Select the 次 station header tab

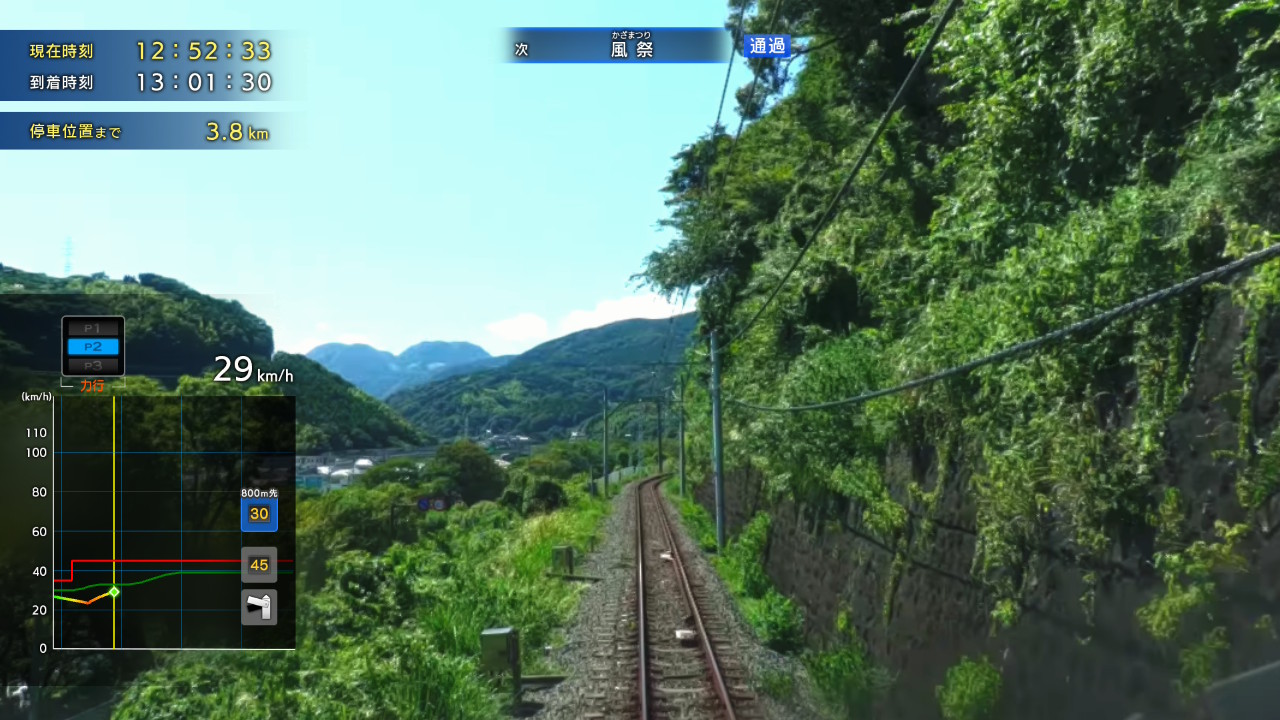tap(522, 47)
